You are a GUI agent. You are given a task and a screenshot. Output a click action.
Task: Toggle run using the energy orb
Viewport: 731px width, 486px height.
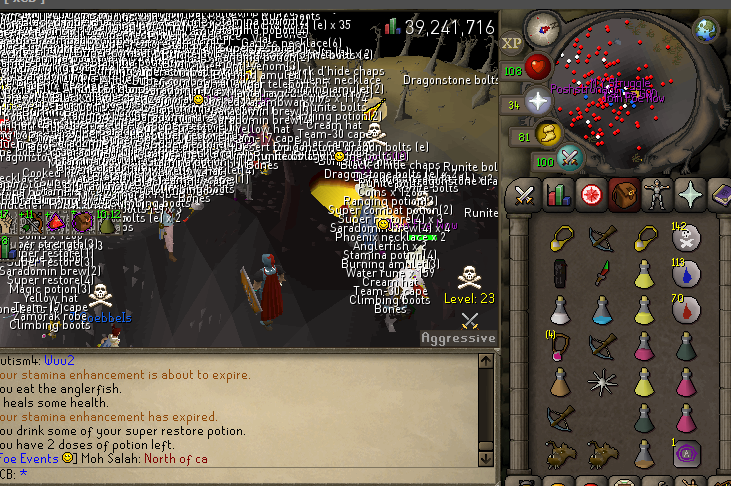[x=548, y=134]
